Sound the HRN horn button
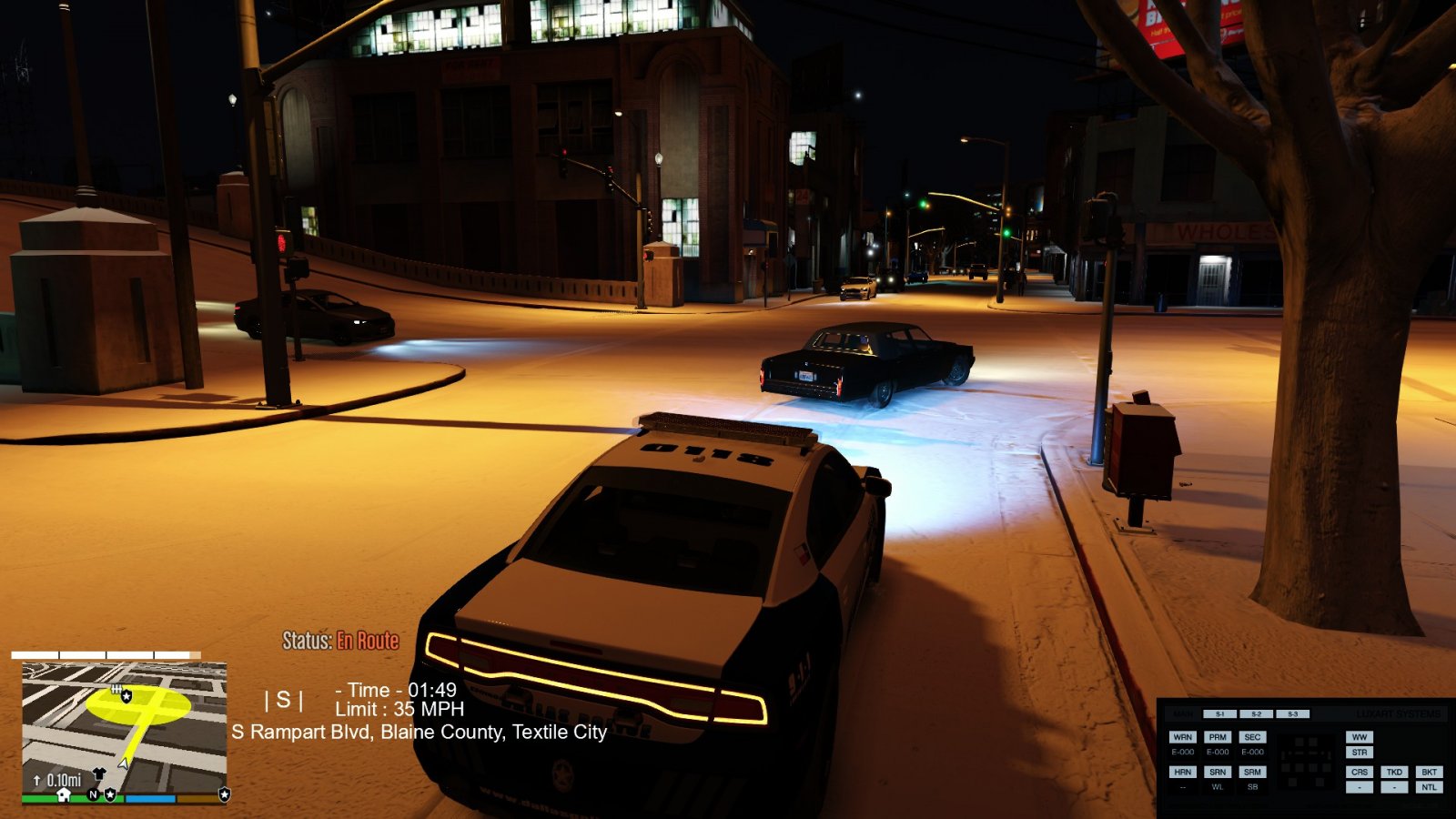1456x819 pixels. [1182, 772]
